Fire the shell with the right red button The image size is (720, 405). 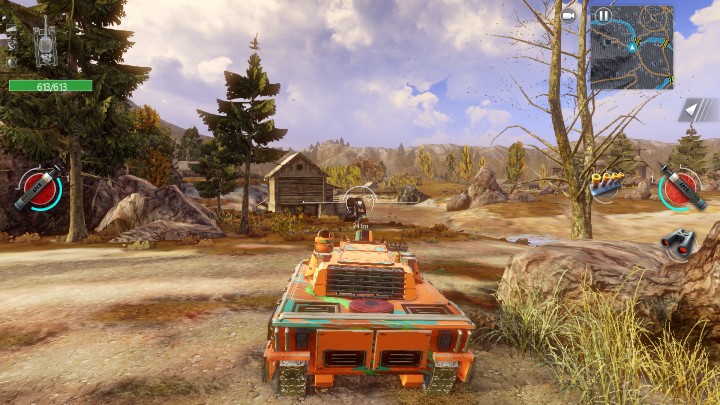tap(680, 187)
